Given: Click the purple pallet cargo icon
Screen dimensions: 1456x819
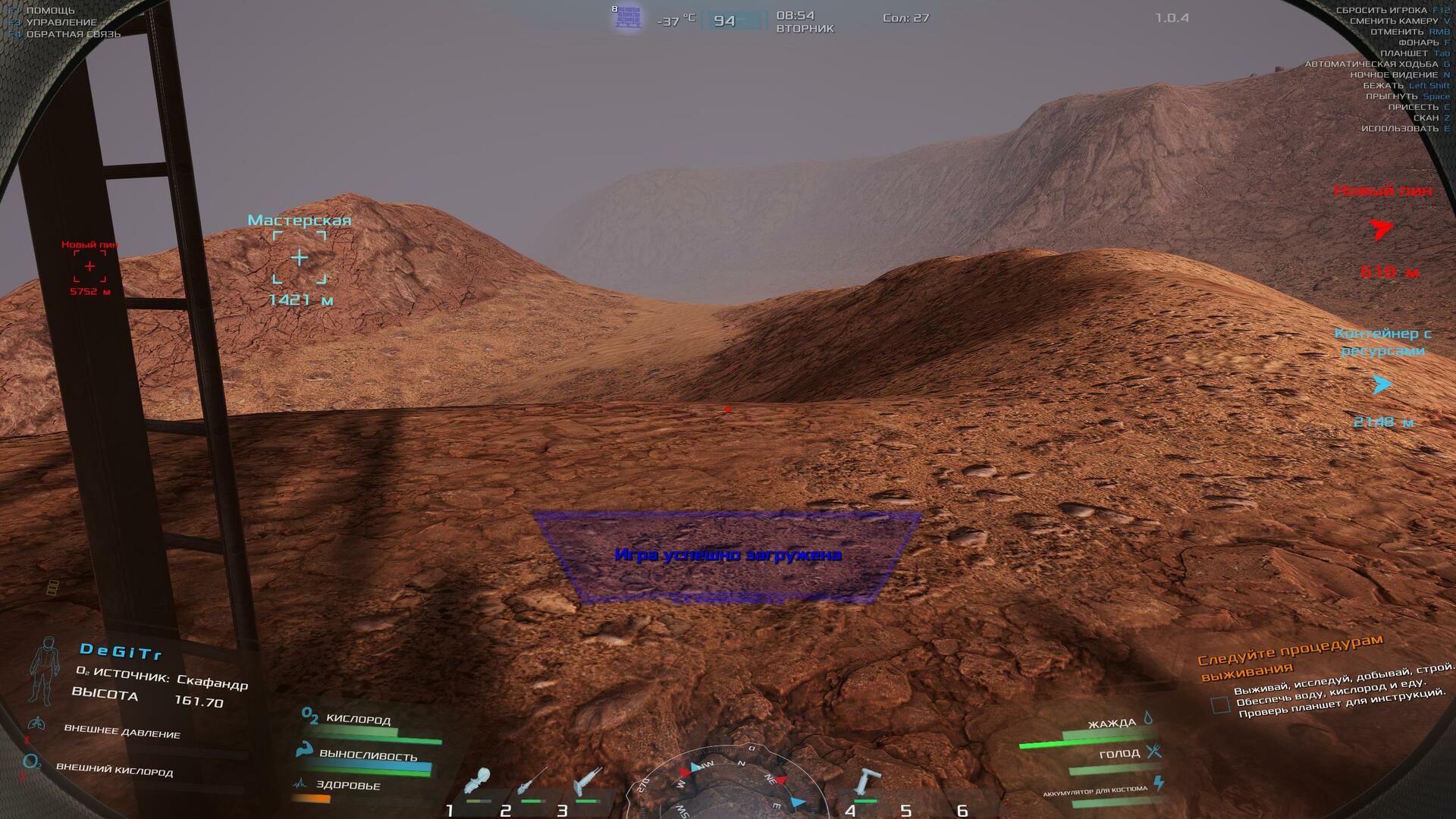Looking at the screenshot, I should tap(628, 17).
